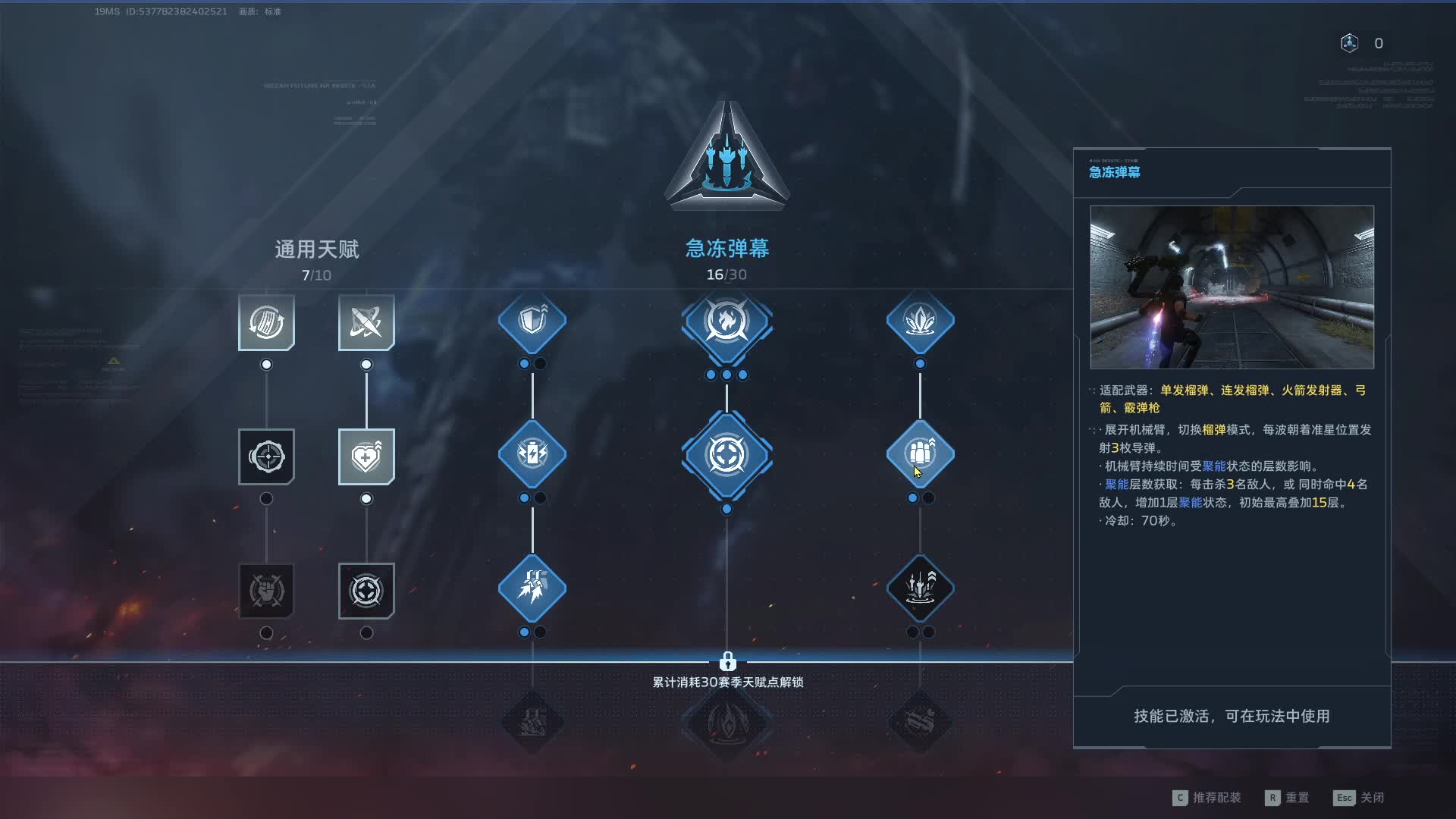This screenshot has height=819, width=1456.
Task: Pick the heart-plus healing talent node
Action: pos(366,457)
